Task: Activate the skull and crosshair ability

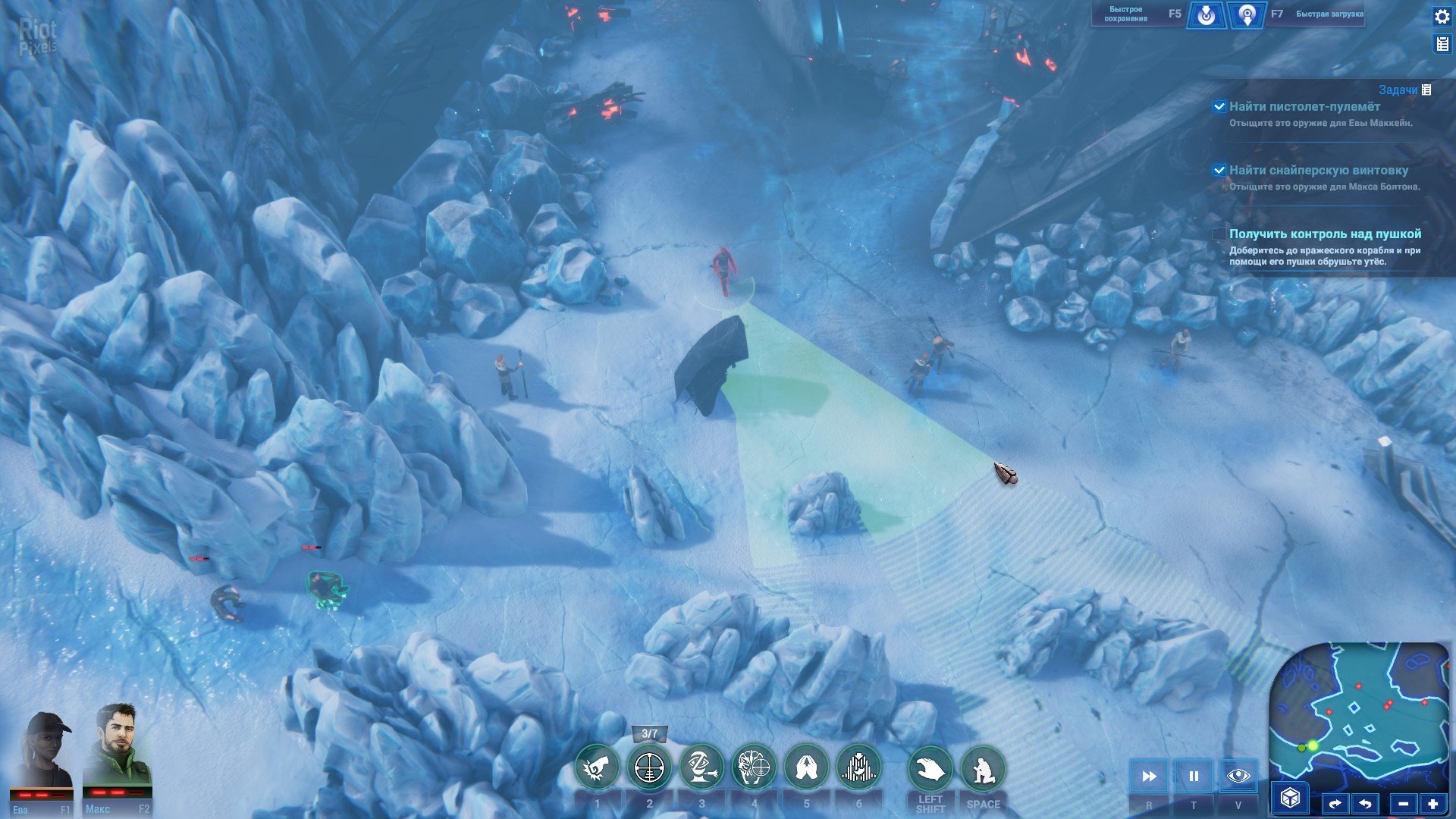Action: click(x=754, y=768)
